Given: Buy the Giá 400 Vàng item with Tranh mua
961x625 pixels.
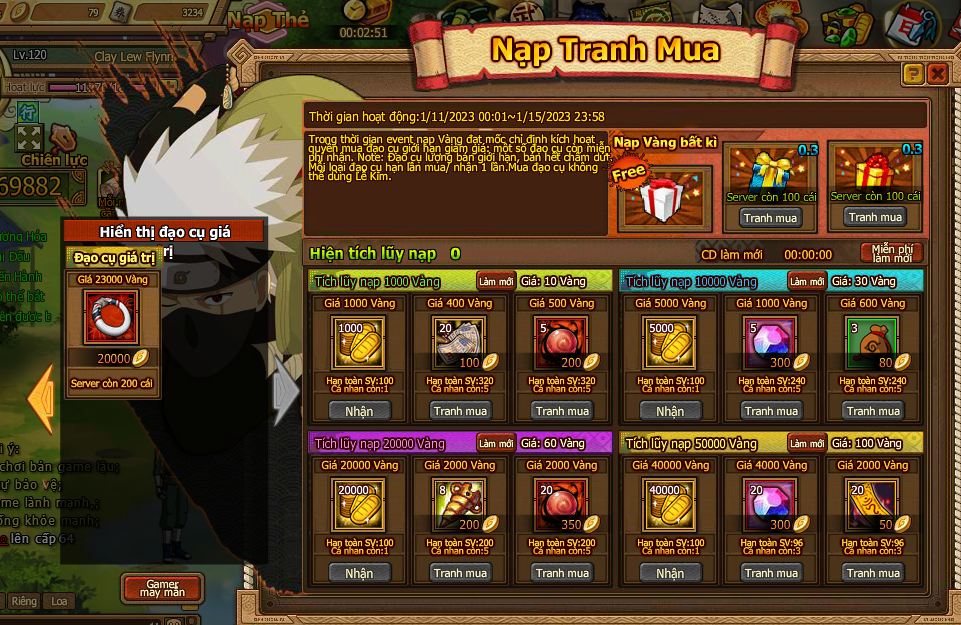Looking at the screenshot, I should [x=461, y=411].
